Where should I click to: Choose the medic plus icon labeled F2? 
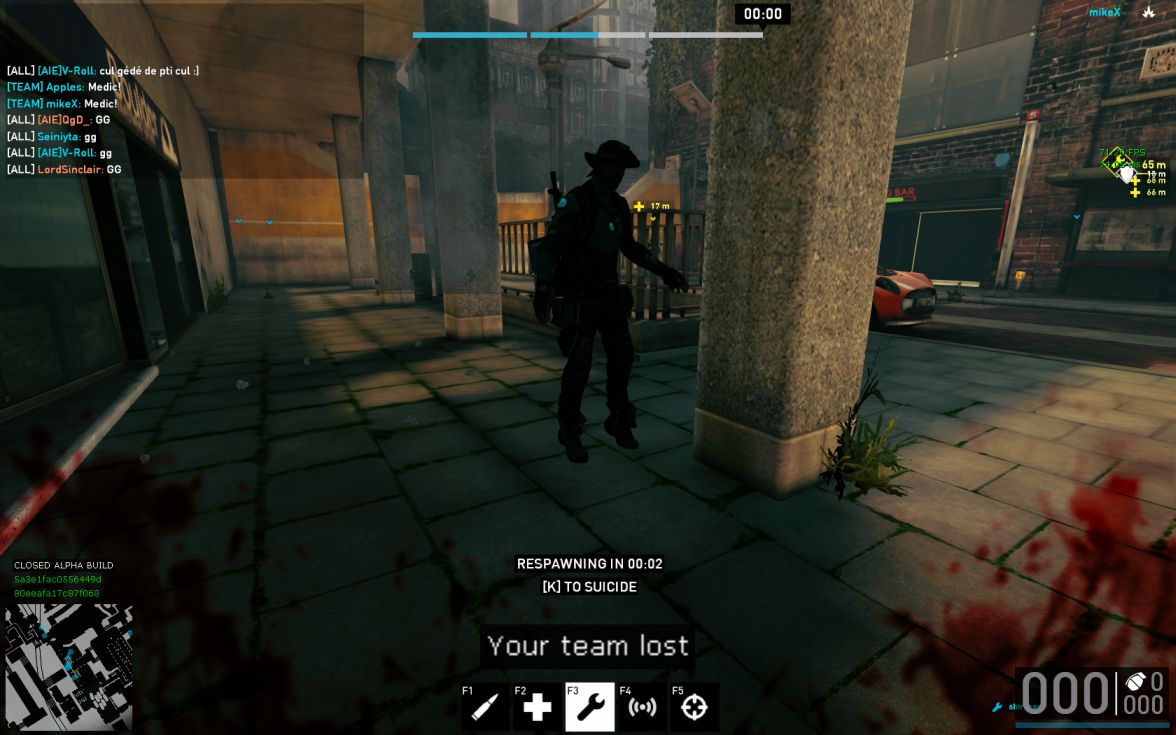[538, 707]
